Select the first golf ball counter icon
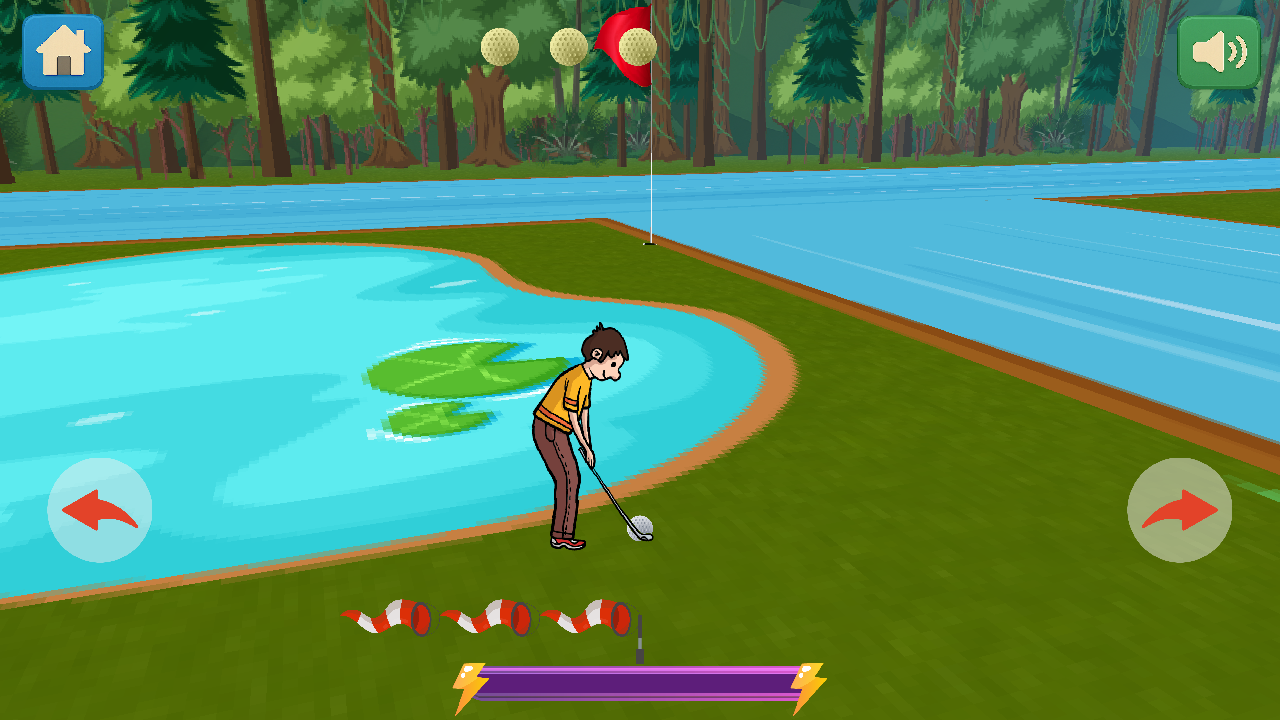The image size is (1280, 720). point(498,45)
